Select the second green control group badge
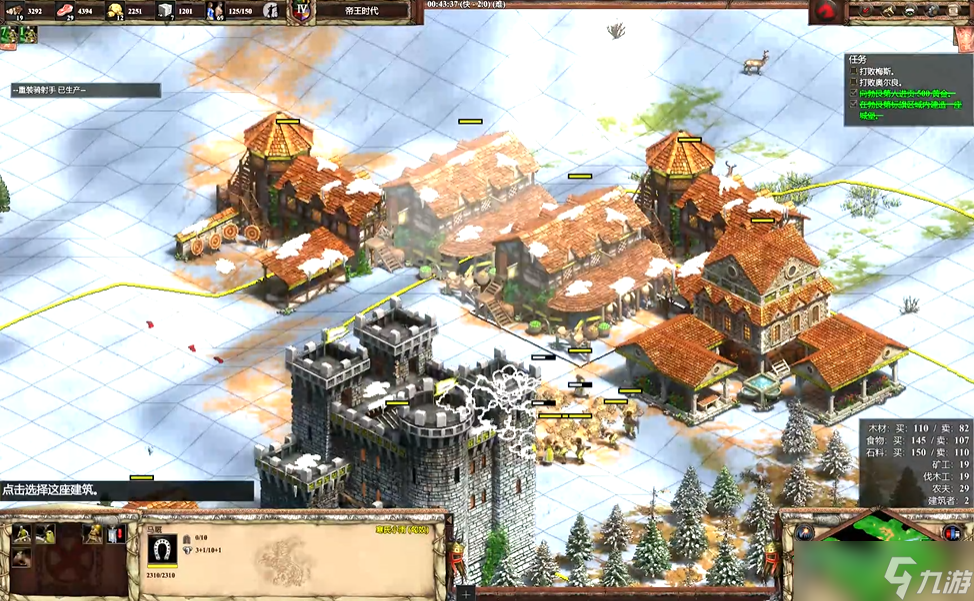 tap(28, 34)
